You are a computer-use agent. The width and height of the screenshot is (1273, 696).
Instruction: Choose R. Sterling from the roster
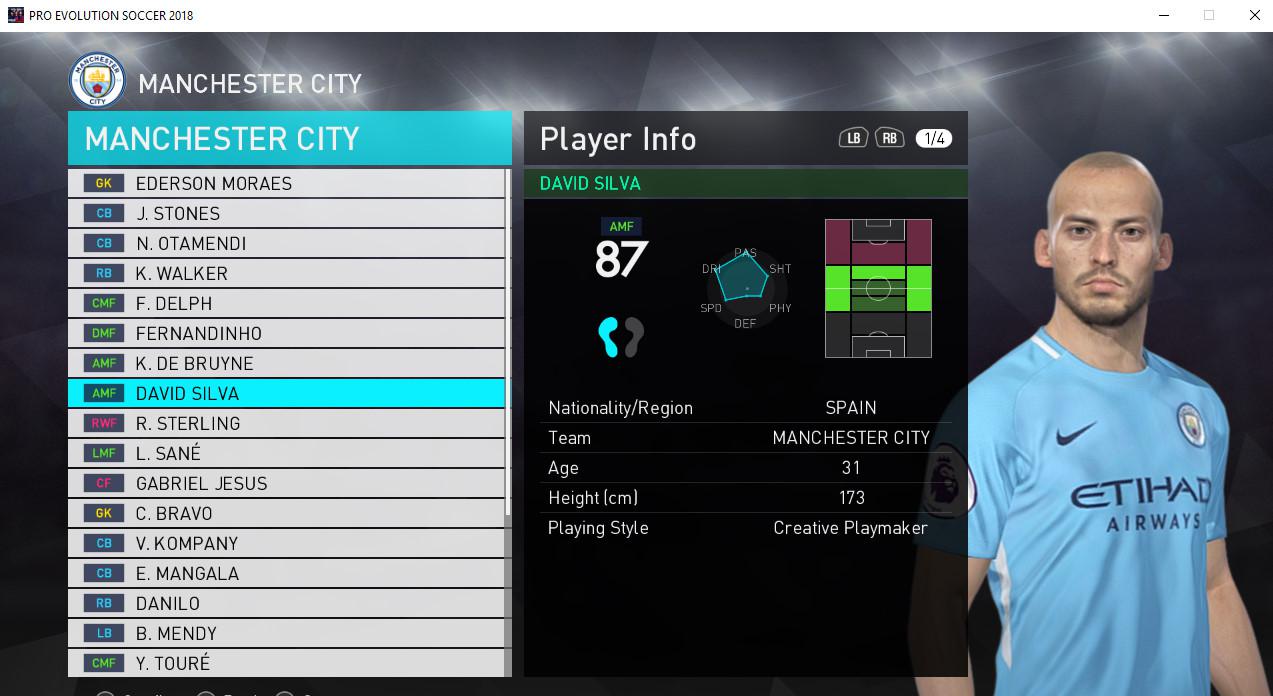287,423
